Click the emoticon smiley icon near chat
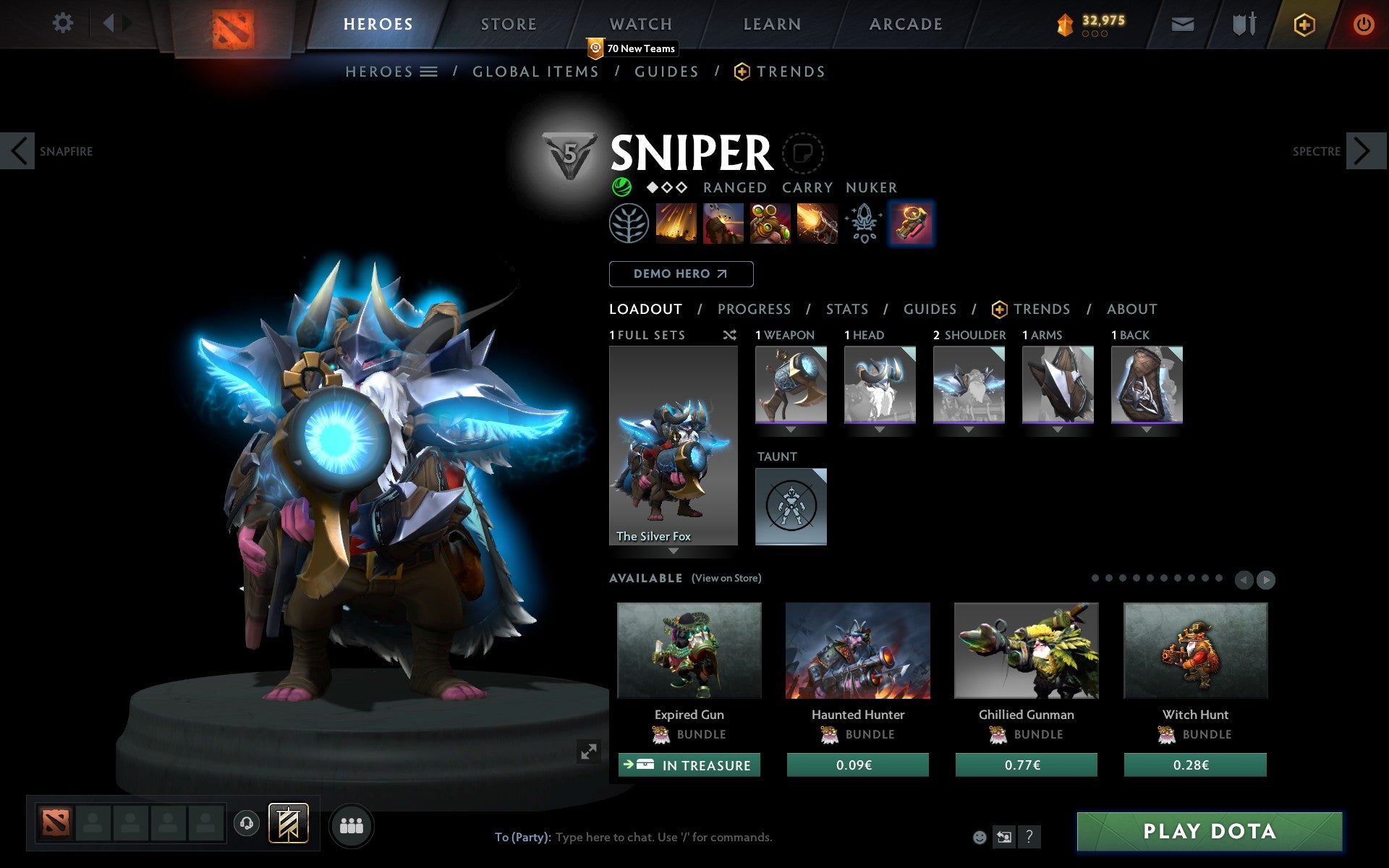The width and height of the screenshot is (1389, 868). coord(980,837)
